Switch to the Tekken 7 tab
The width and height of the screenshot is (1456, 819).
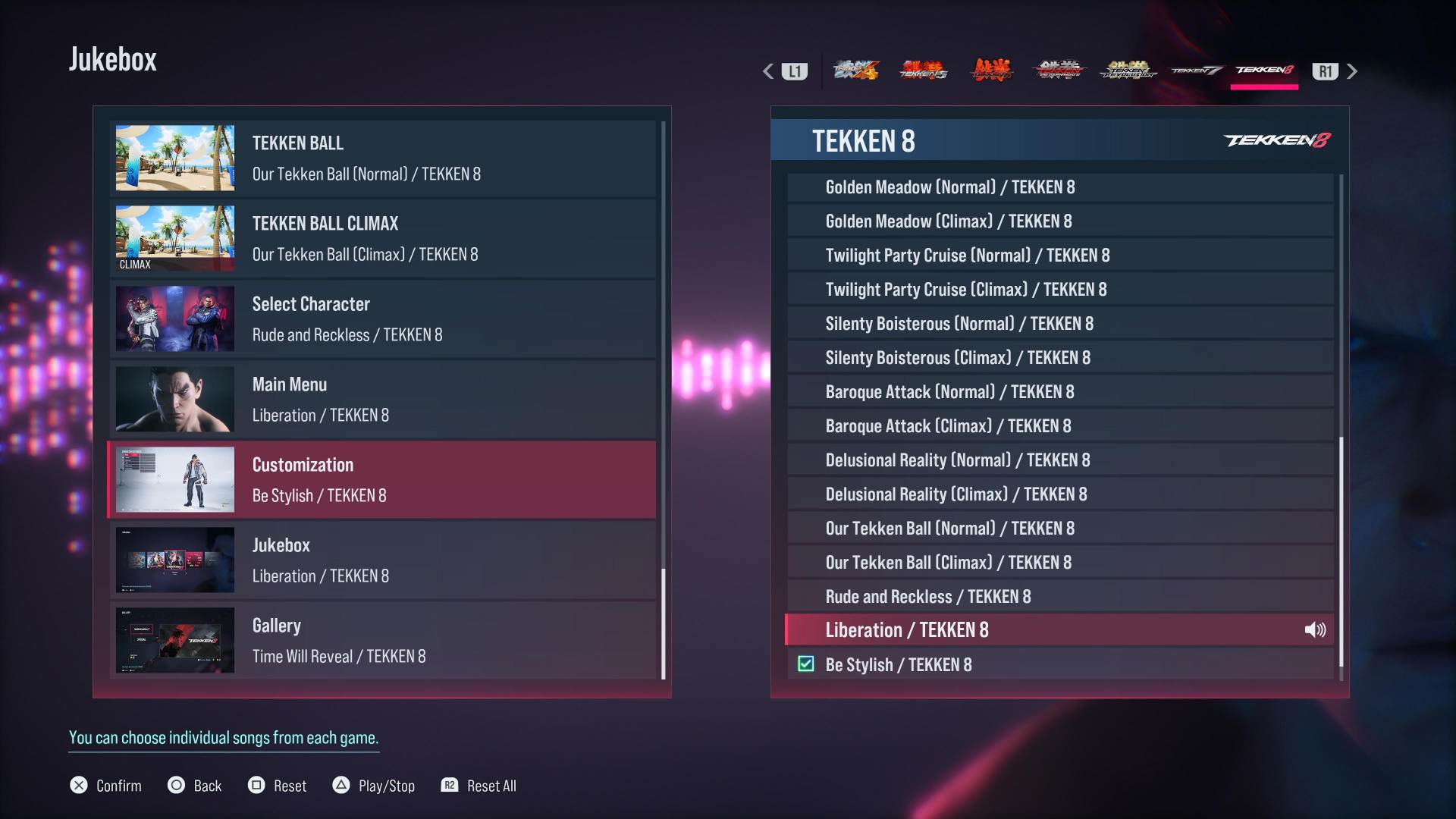tap(1196, 71)
